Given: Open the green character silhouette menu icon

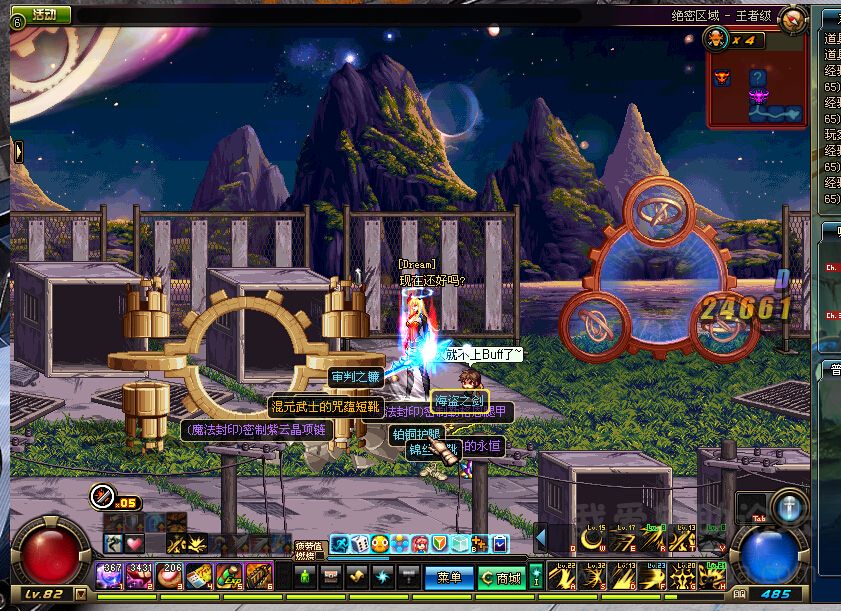Looking at the screenshot, I should pos(306,577).
